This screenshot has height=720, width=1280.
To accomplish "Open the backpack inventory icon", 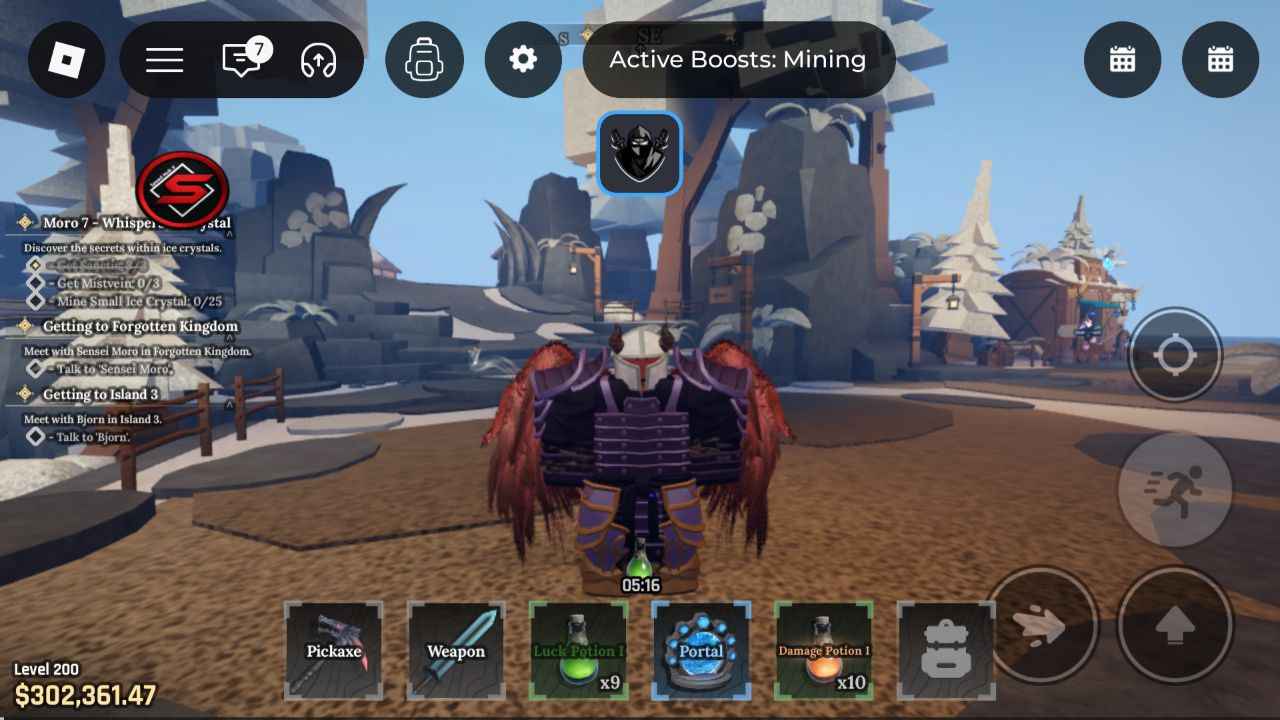I will coord(425,59).
